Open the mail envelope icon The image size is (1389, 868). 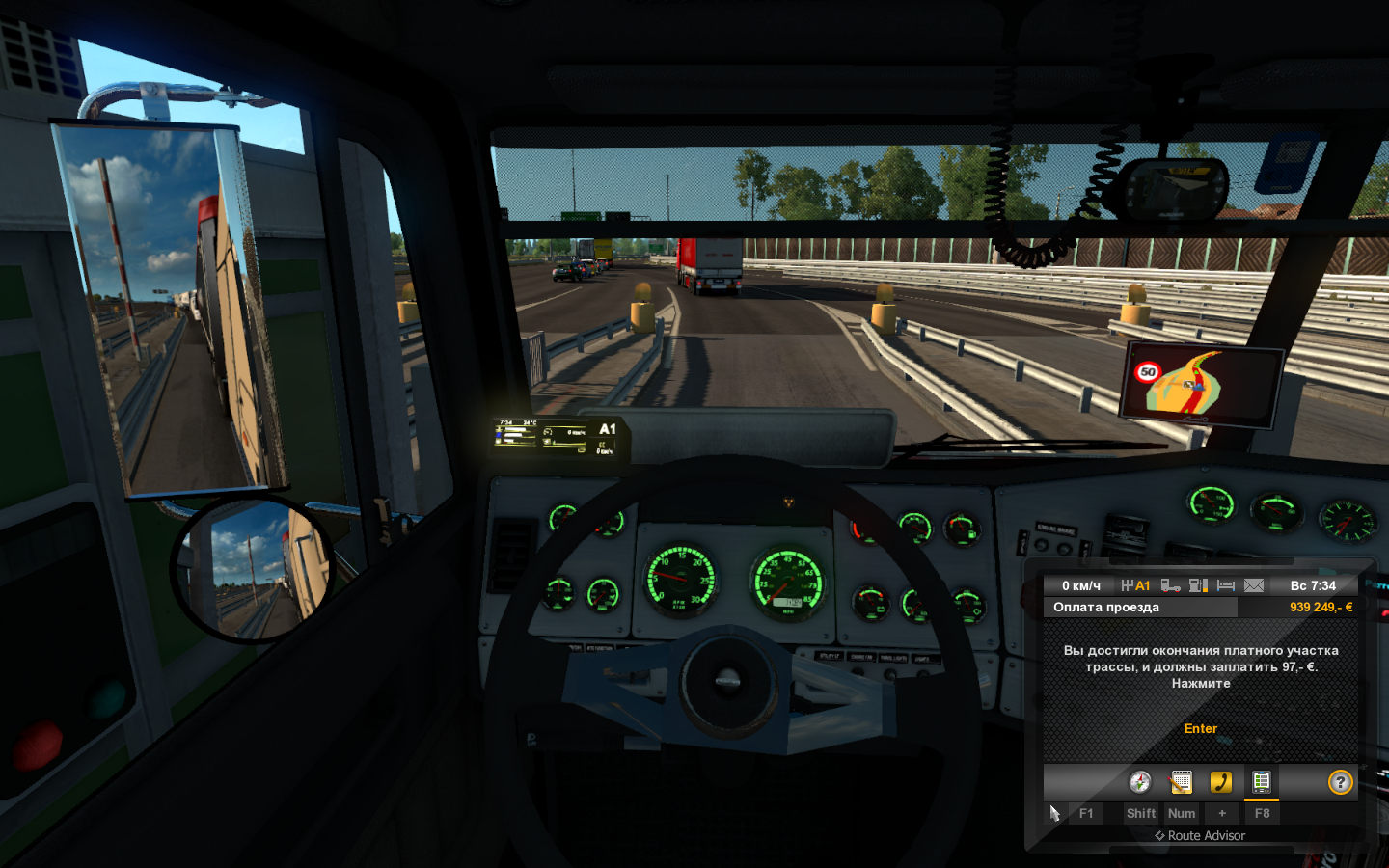1254,585
